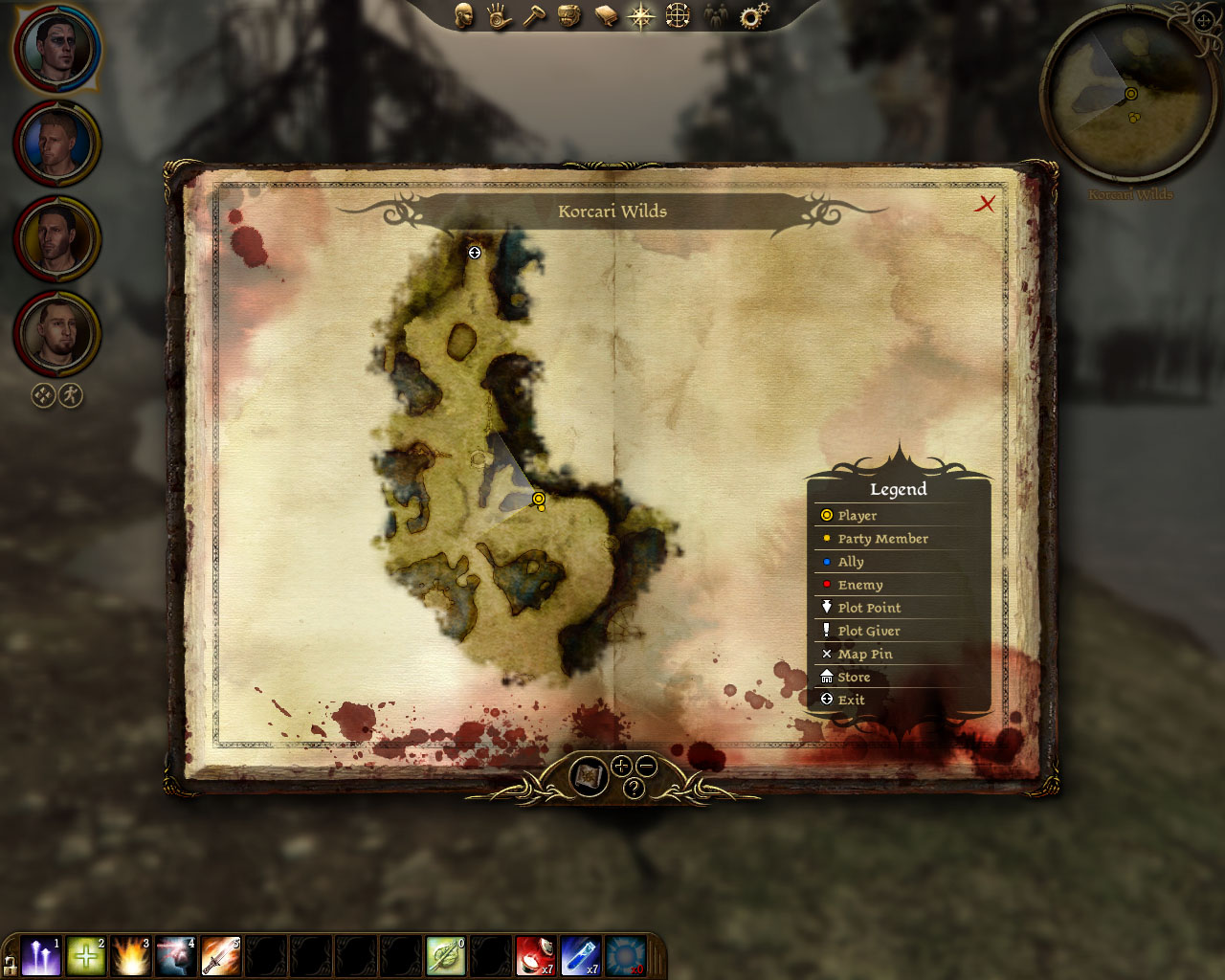Image resolution: width=1225 pixels, height=980 pixels.
Task: Open the journal book icon
Action: [605, 16]
